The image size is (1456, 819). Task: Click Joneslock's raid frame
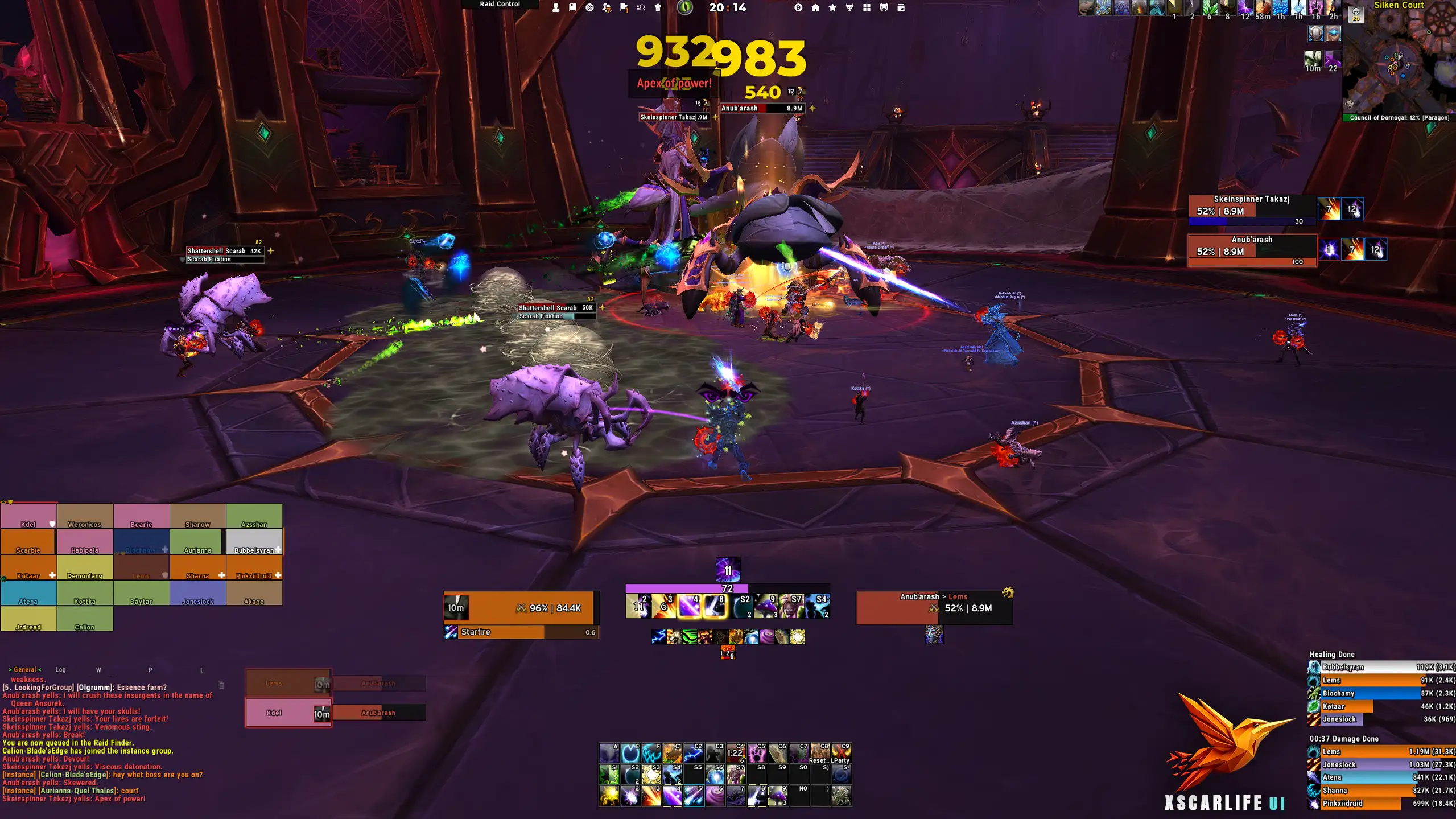pos(197,593)
